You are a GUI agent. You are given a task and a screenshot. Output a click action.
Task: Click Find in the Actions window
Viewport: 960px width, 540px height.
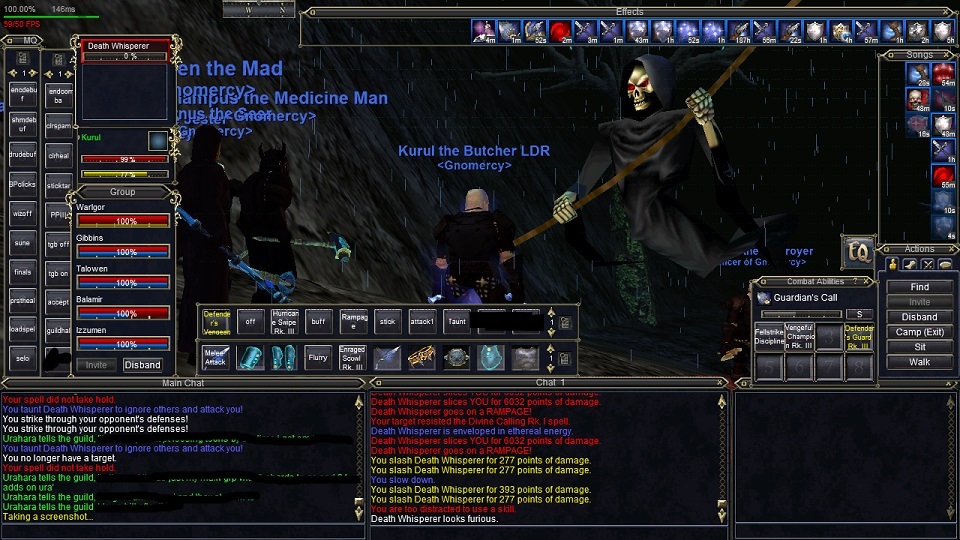919,287
